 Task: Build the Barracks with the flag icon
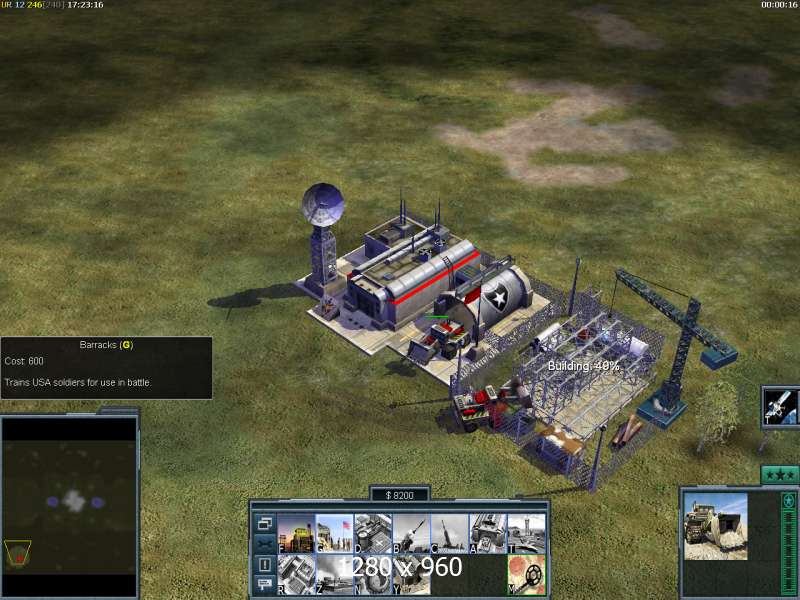tap(335, 534)
